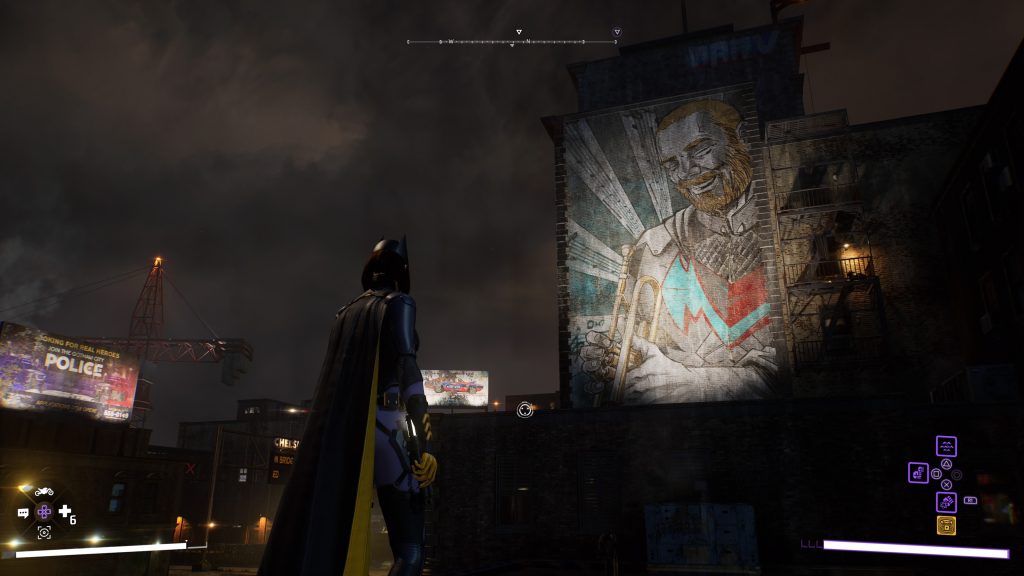Screen dimensions: 1024x576
Task: Select the gold-highlighted ability icon
Action: click(x=946, y=525)
